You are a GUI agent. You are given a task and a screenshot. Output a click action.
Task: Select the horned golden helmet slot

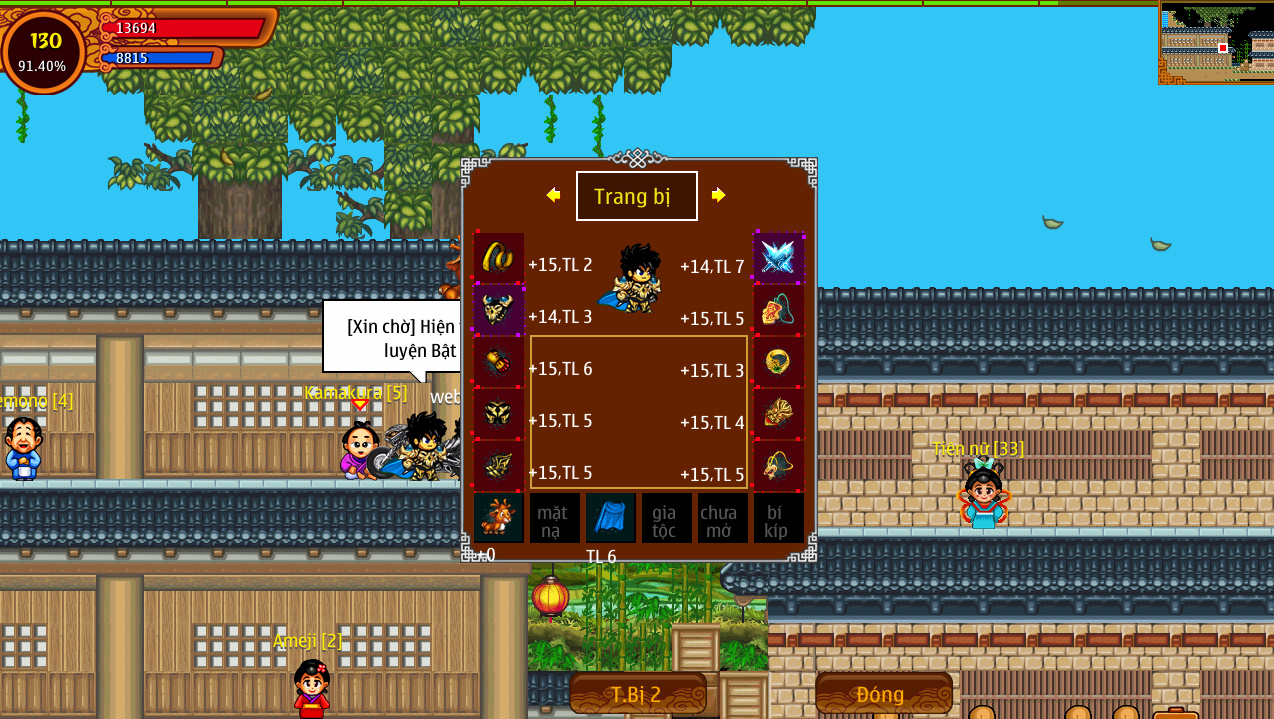pyautogui.click(x=498, y=310)
